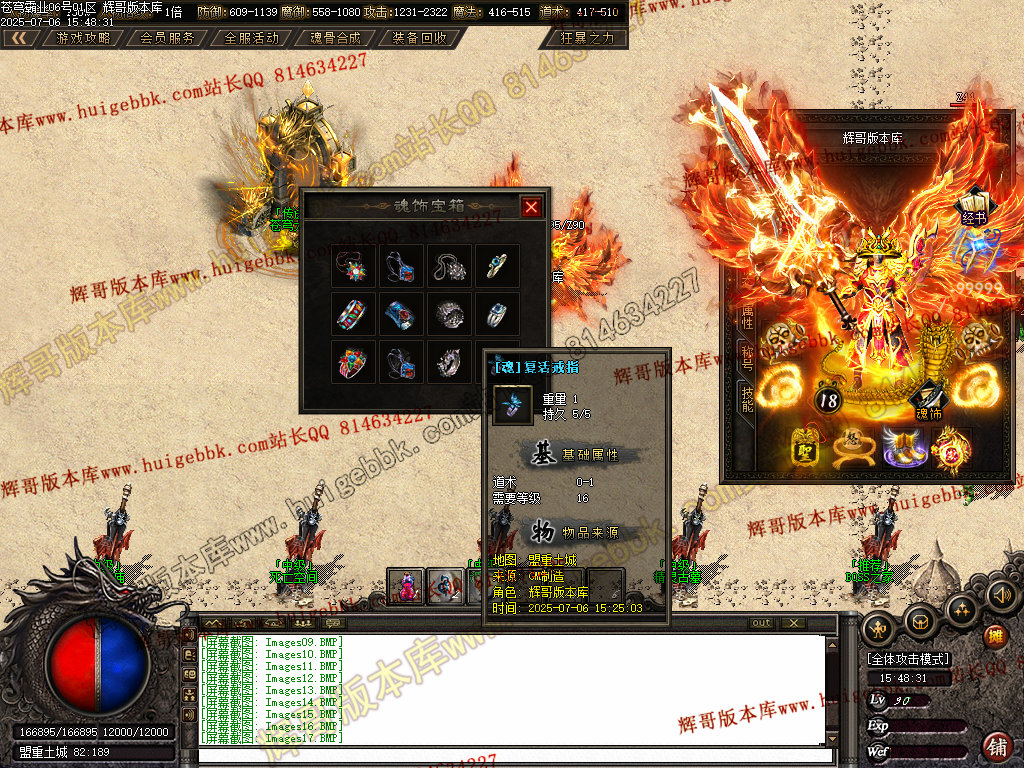Switch to the 属性 attributes tab
1024x768 pixels.
pyautogui.click(x=747, y=317)
